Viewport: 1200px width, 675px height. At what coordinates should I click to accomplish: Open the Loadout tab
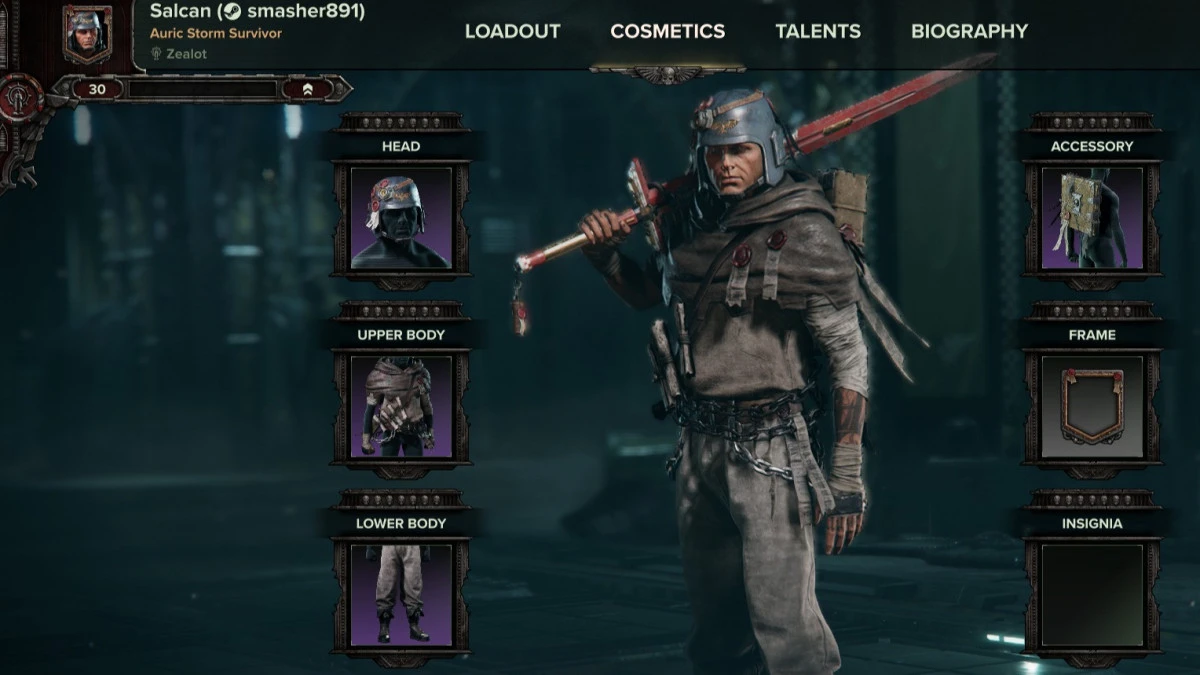coord(512,31)
